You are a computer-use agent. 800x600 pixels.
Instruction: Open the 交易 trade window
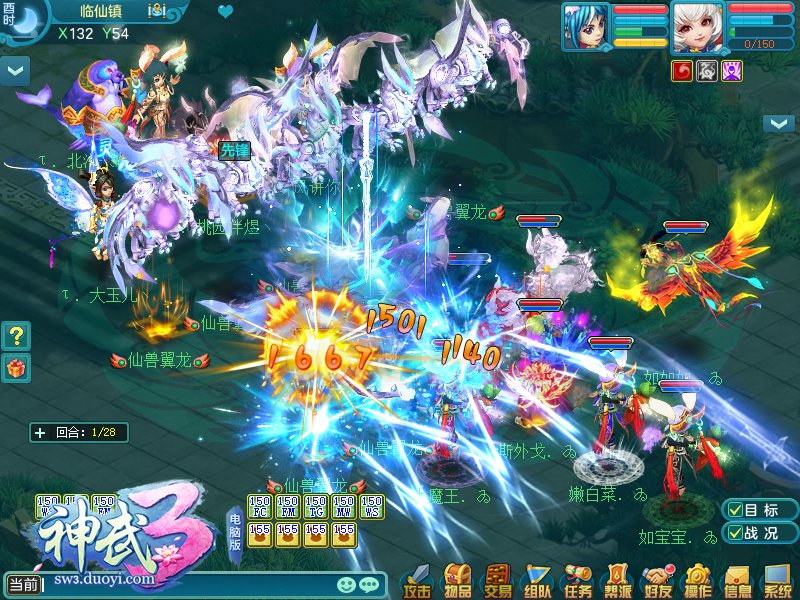[x=497, y=580]
